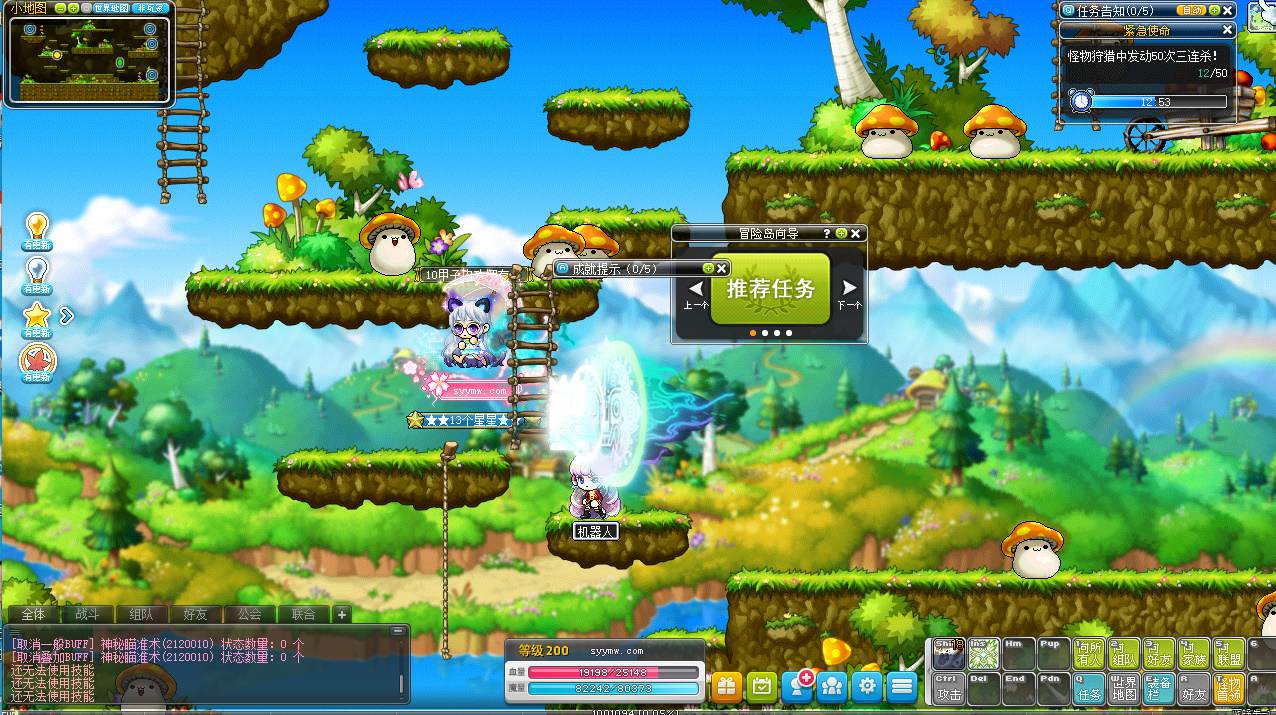The image size is (1276, 715).
Task: Toggle the 自动 button in the quest tracker
Action: tap(1191, 10)
